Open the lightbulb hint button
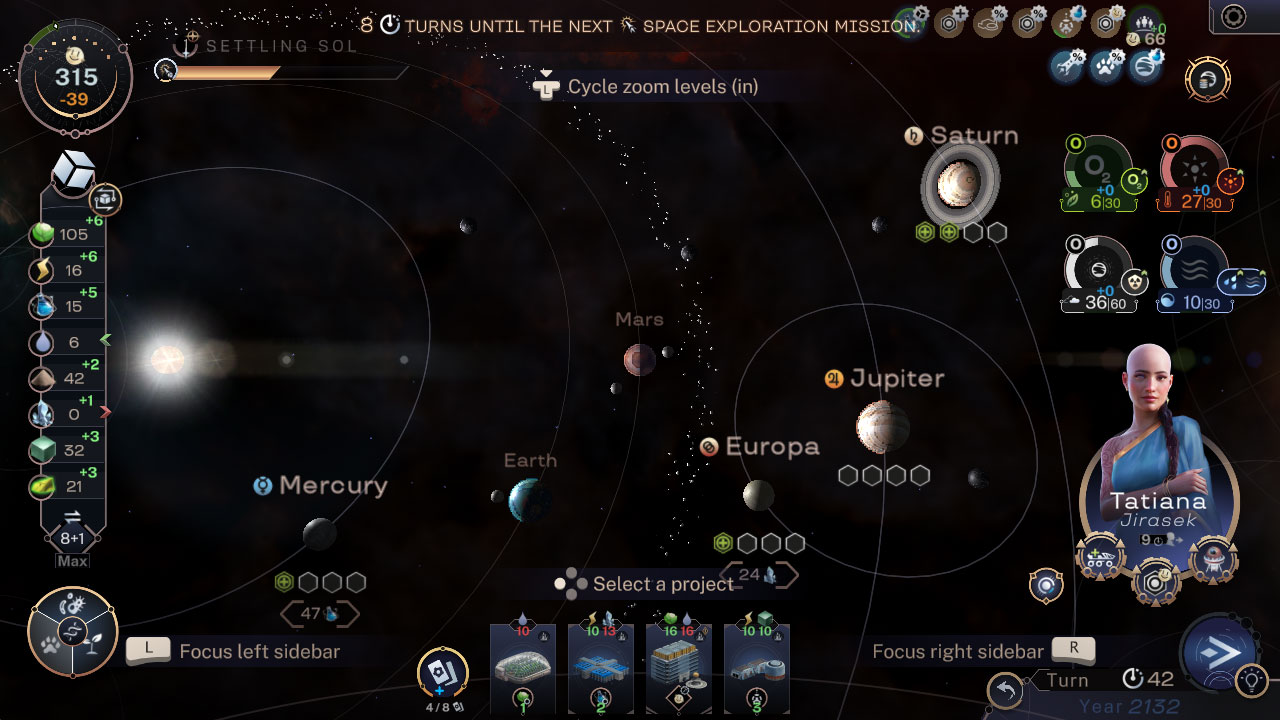The image size is (1280, 720). pos(1250,681)
